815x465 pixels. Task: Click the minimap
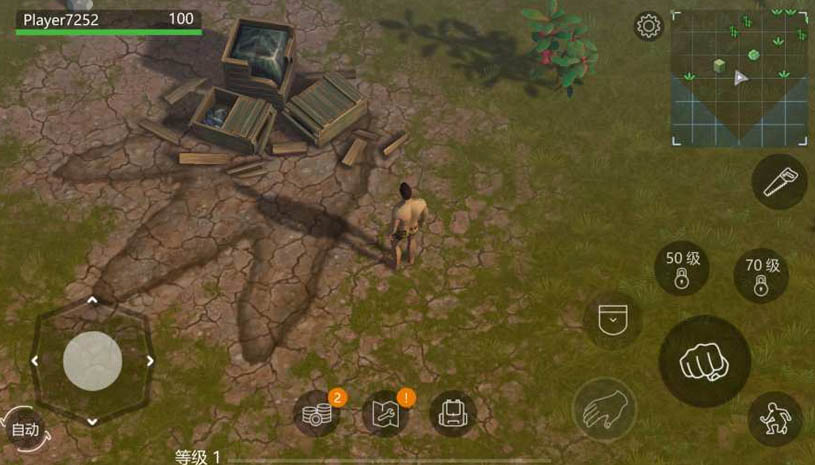pos(738,78)
